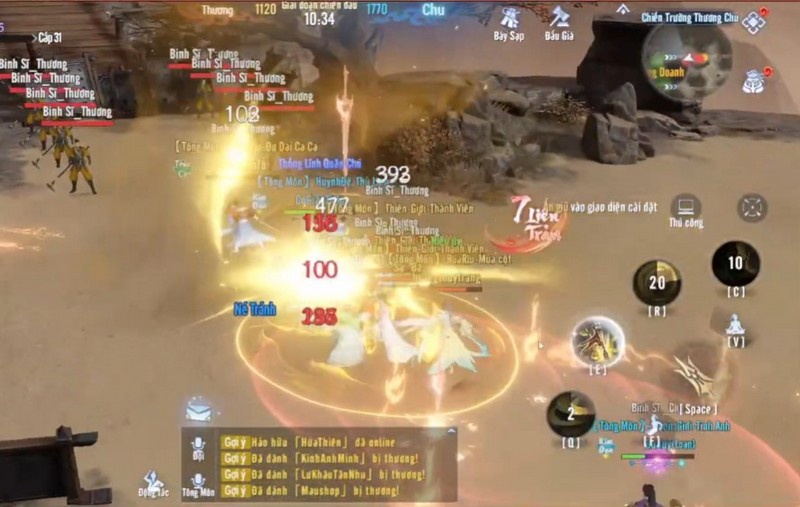Image resolution: width=800 pixels, height=507 pixels.
Task: Select the Tông Môn guild voice microphone
Action: pos(199,482)
